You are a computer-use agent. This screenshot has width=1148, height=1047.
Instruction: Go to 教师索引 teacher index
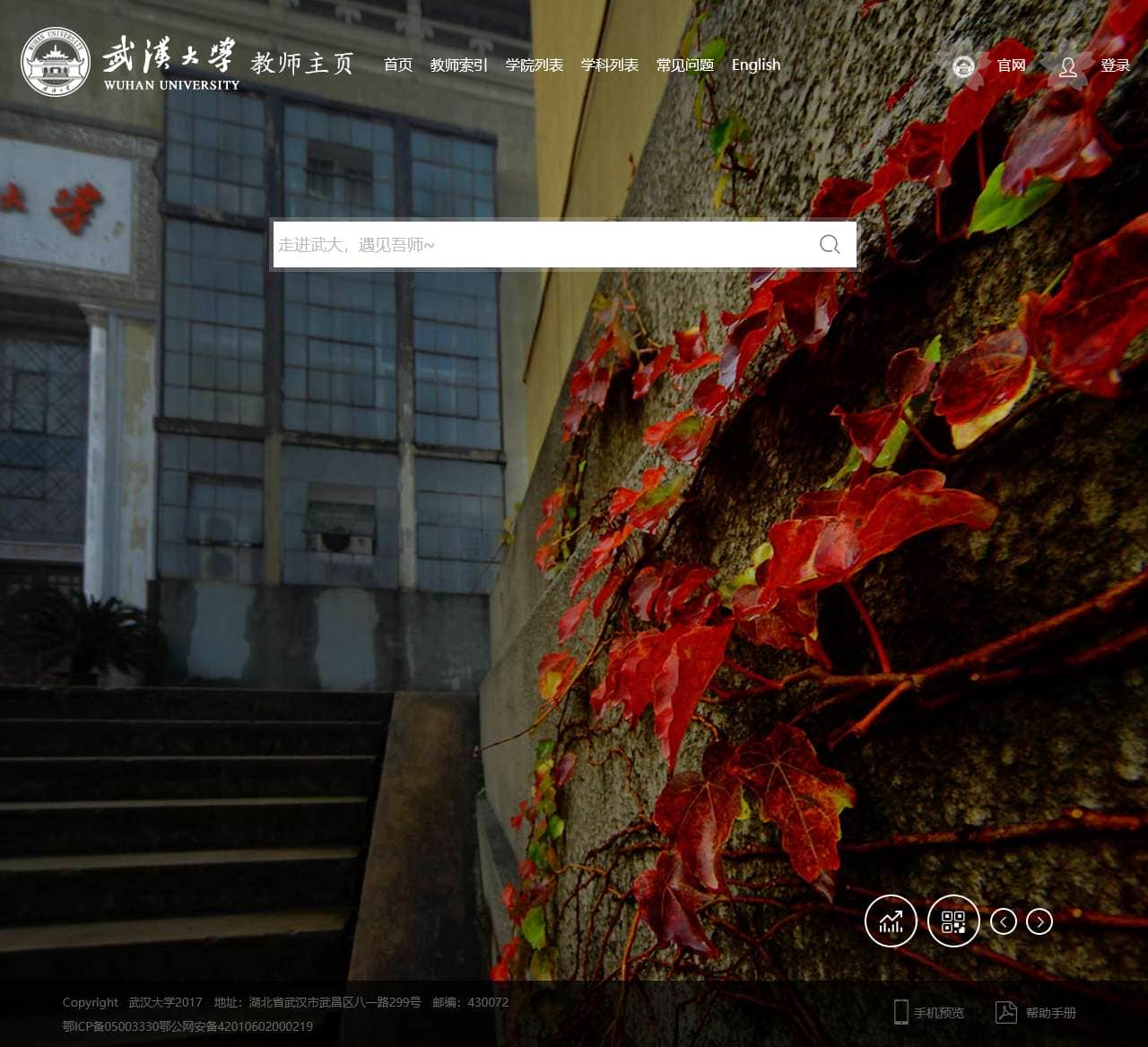point(458,65)
